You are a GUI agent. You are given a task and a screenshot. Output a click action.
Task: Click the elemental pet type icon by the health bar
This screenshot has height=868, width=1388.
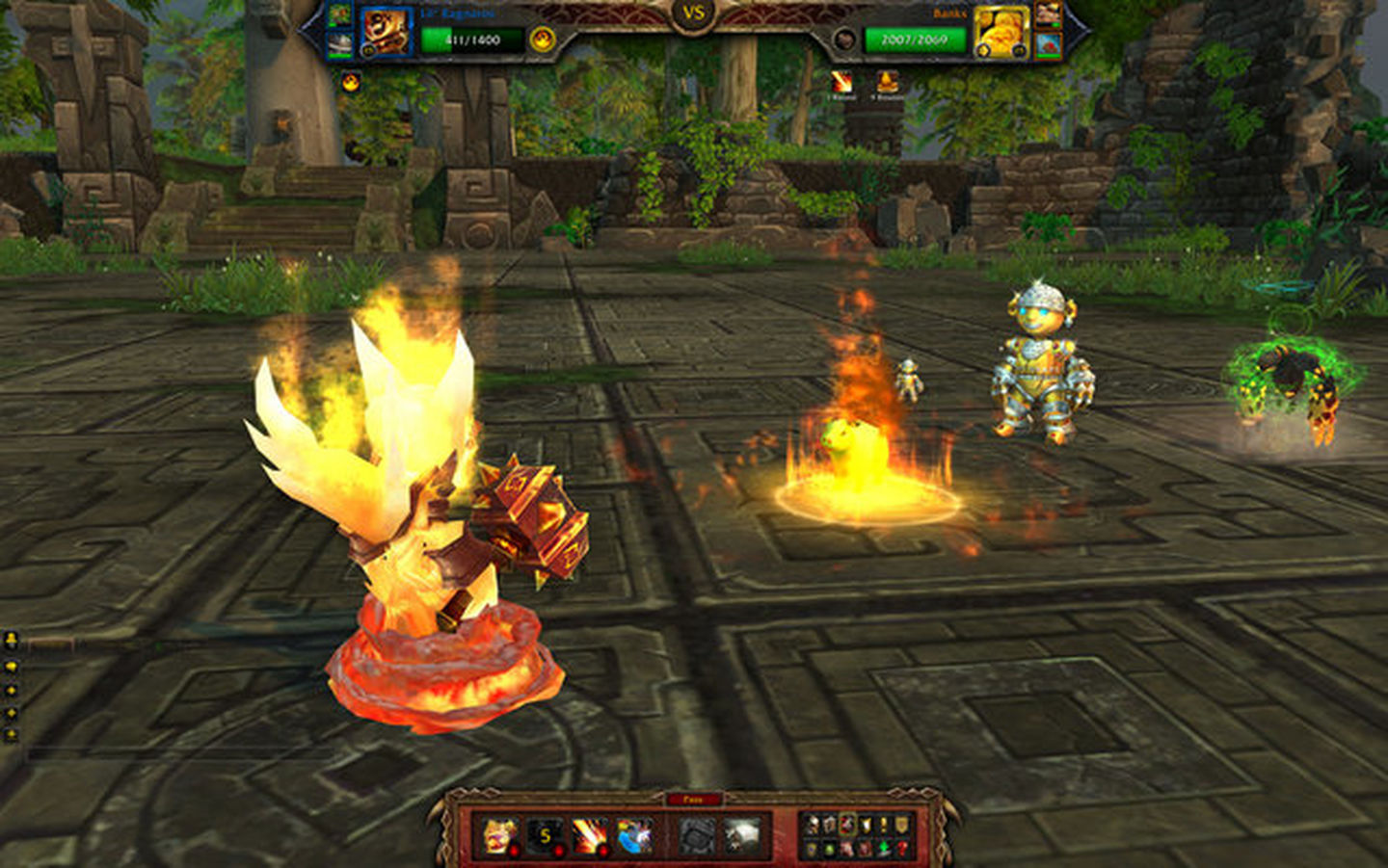543,39
